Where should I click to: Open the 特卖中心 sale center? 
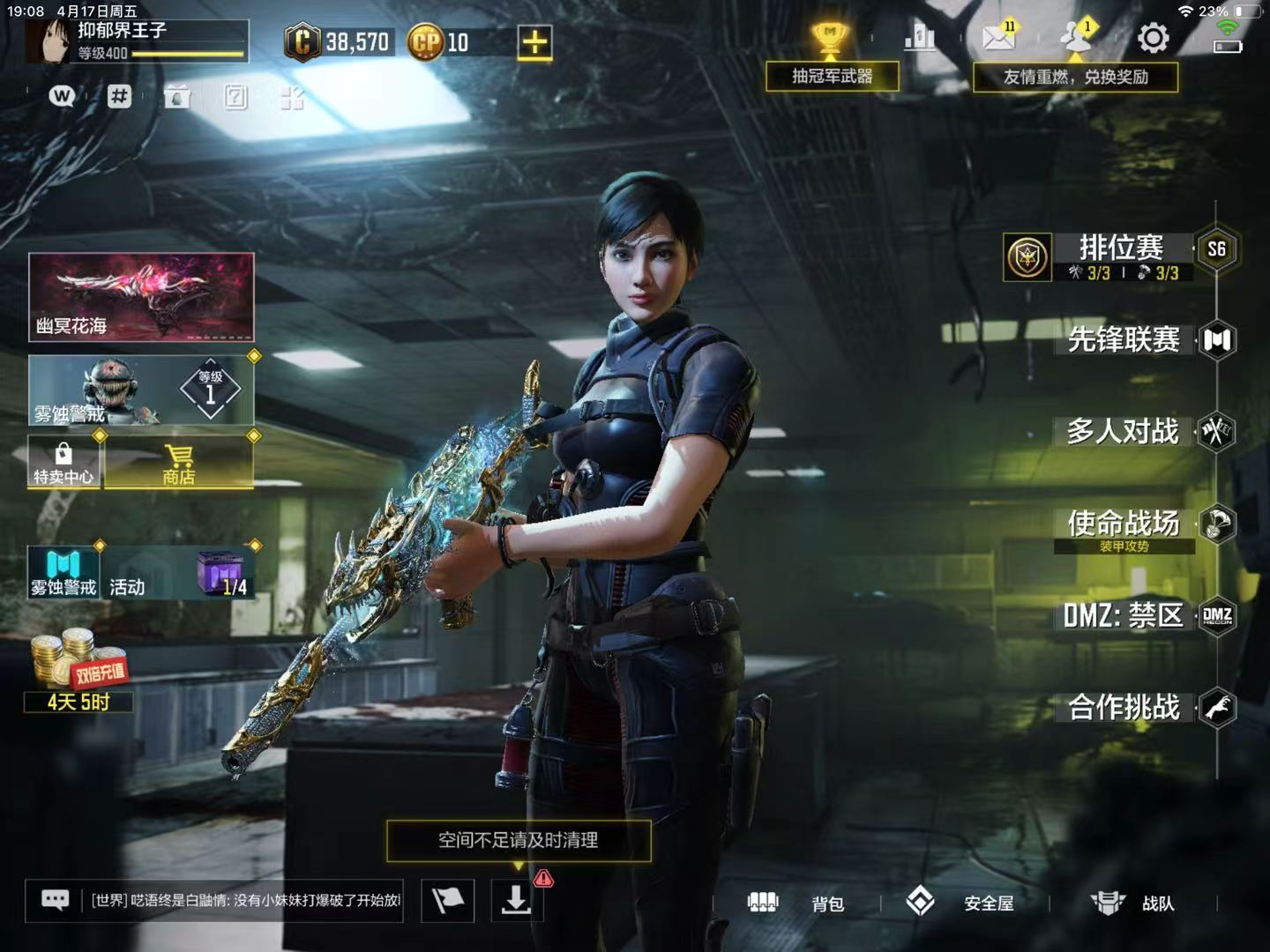(63, 463)
